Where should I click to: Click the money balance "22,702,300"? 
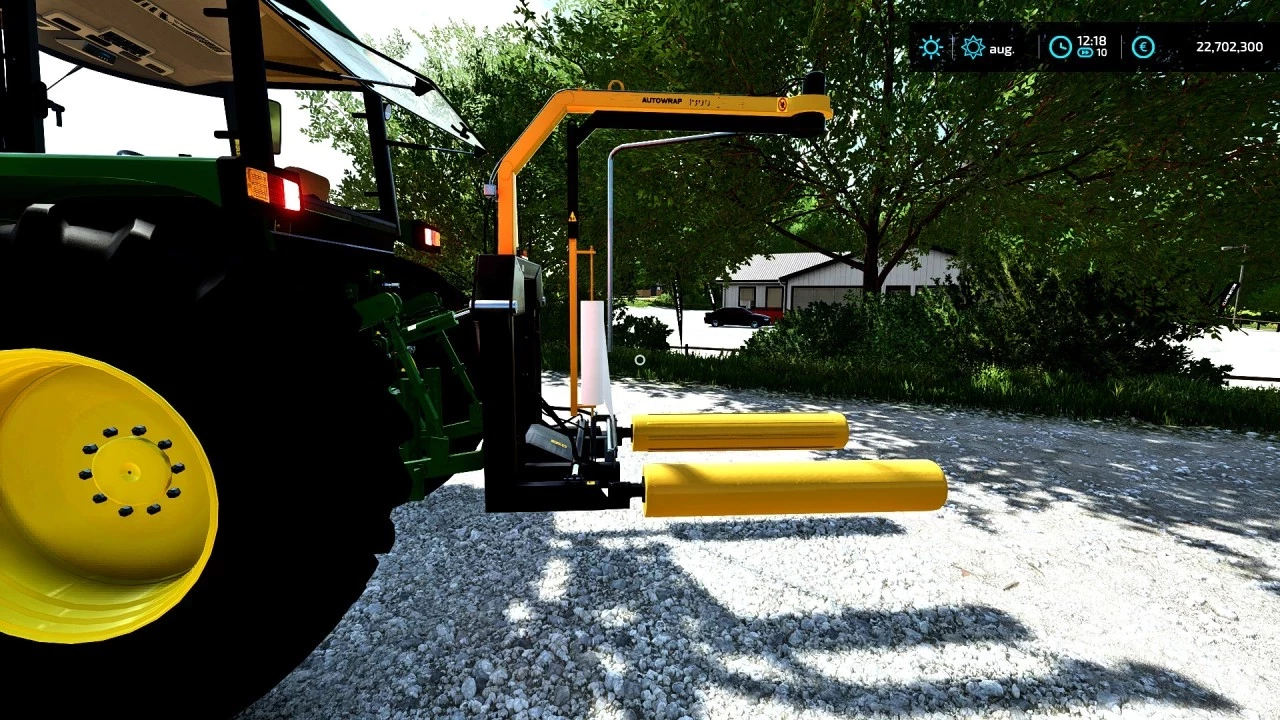click(x=1228, y=47)
